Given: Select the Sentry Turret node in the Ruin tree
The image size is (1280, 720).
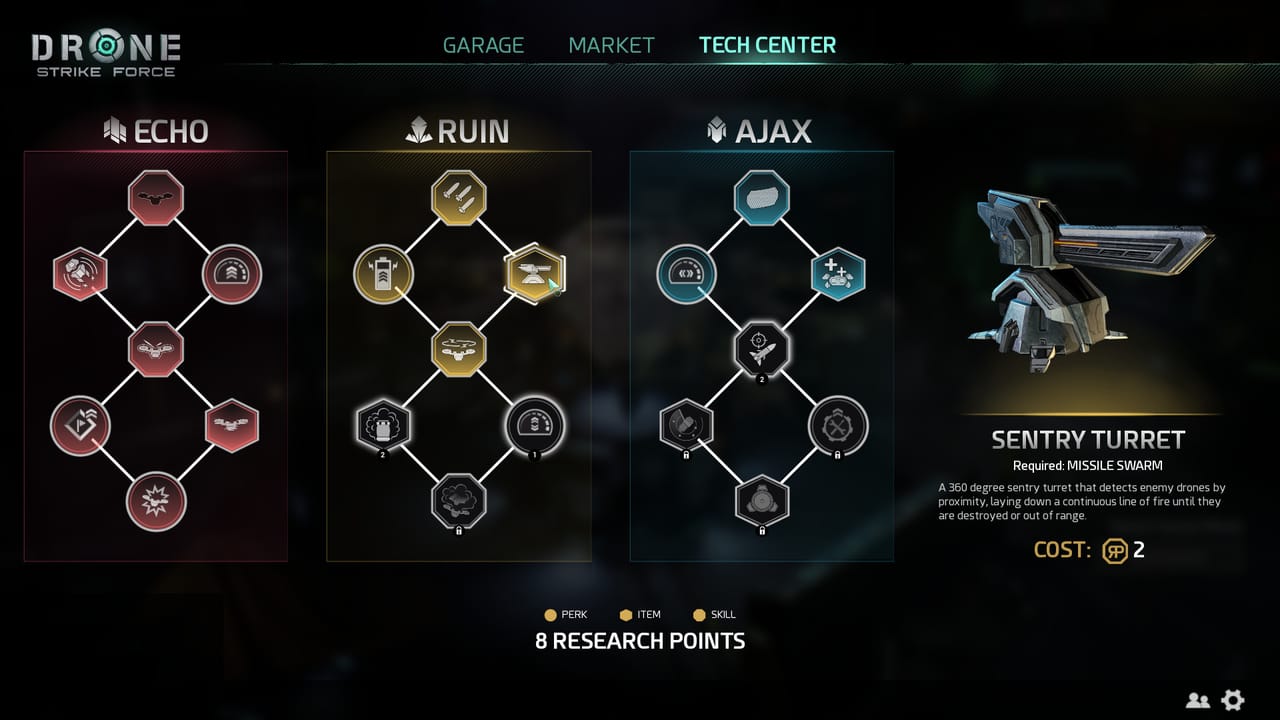Looking at the screenshot, I should click(535, 272).
